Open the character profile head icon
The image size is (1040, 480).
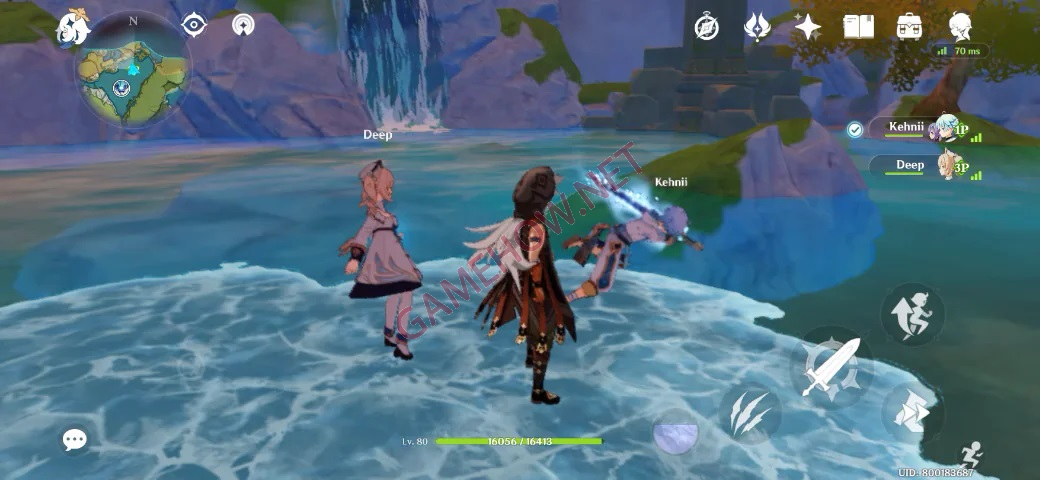[x=960, y=27]
